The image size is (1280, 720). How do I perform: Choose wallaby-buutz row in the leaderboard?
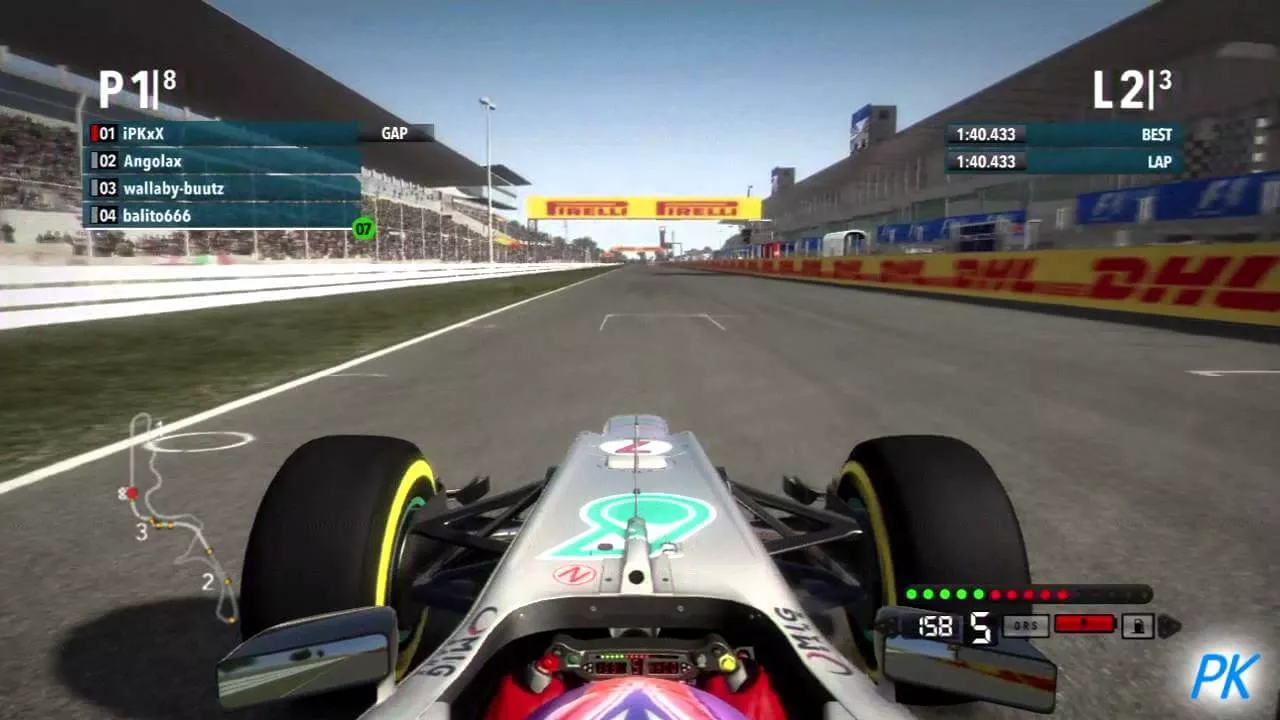click(220, 188)
